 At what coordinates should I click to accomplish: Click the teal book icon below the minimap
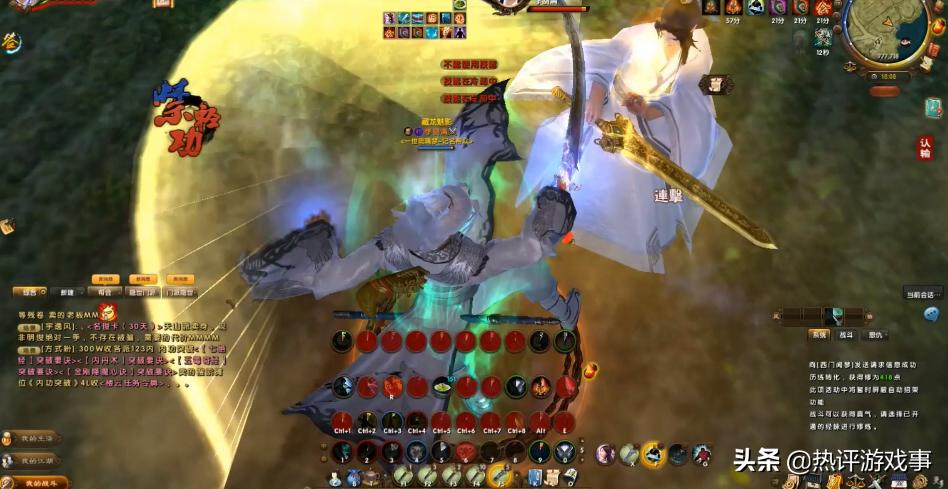pyautogui.click(x=933, y=107)
